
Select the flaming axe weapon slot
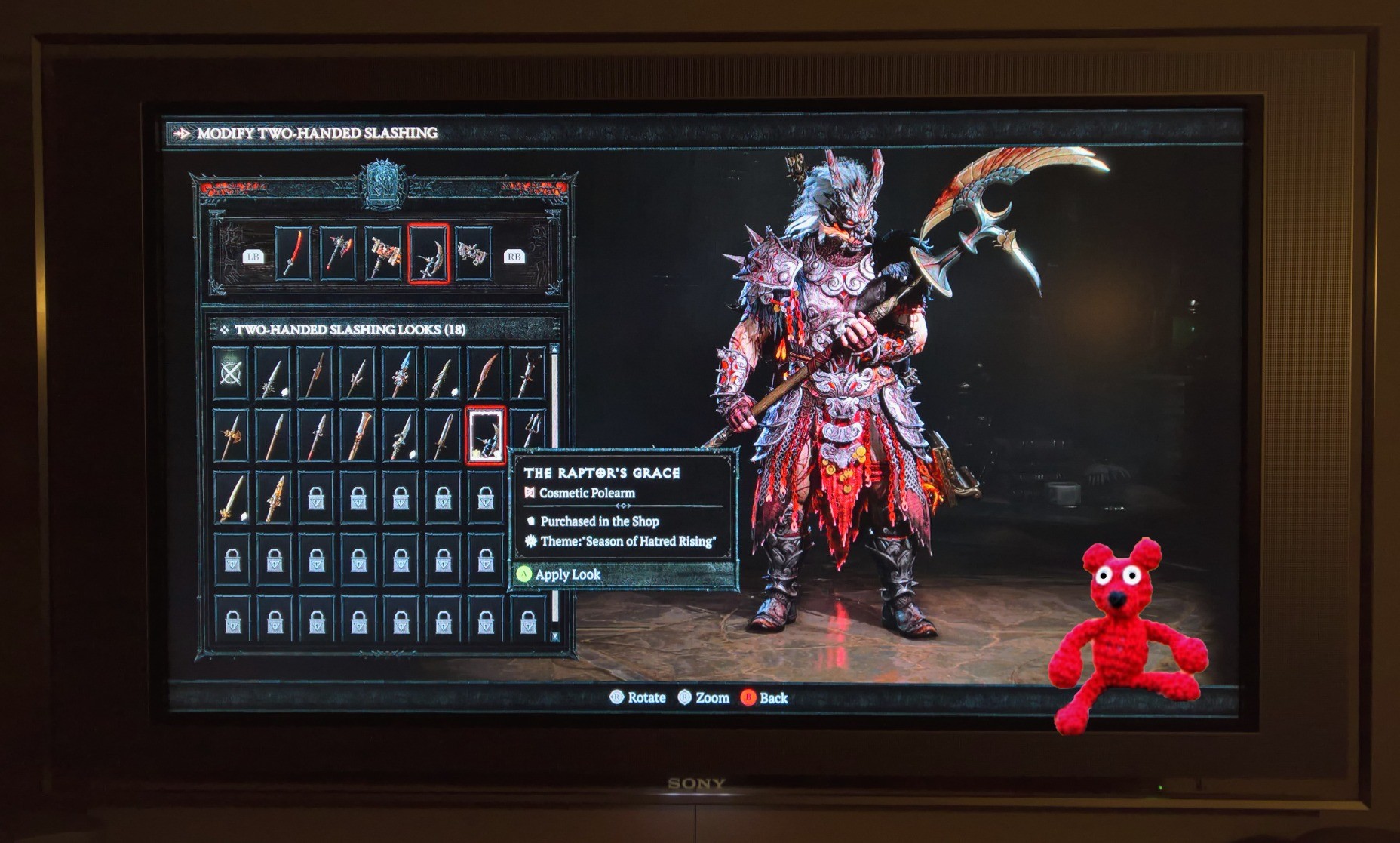click(337, 254)
